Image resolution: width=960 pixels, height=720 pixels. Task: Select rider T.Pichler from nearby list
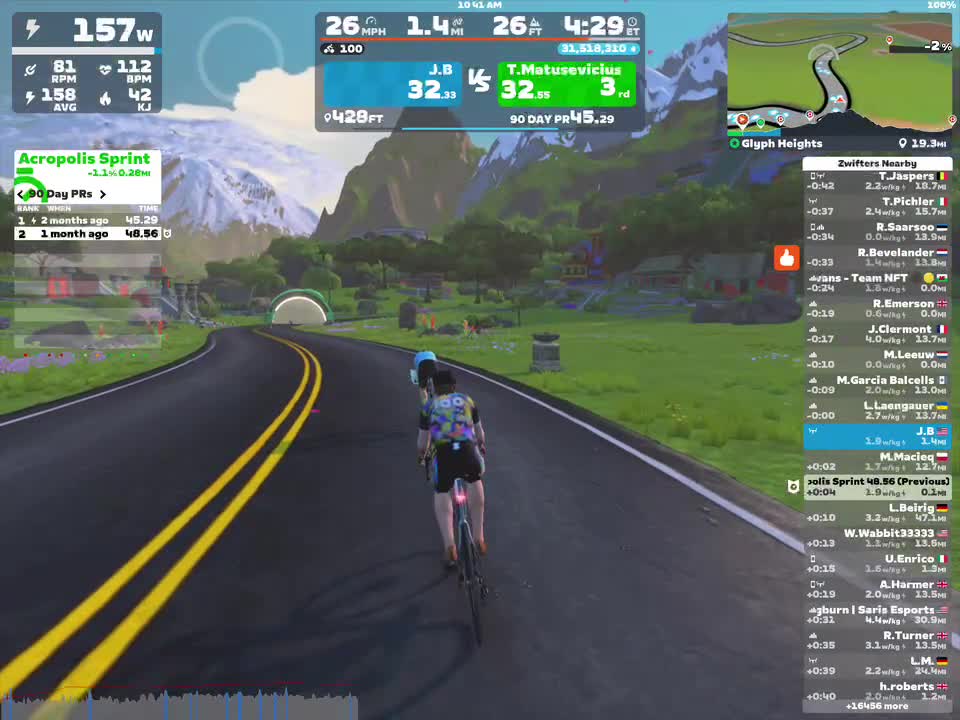(877, 206)
